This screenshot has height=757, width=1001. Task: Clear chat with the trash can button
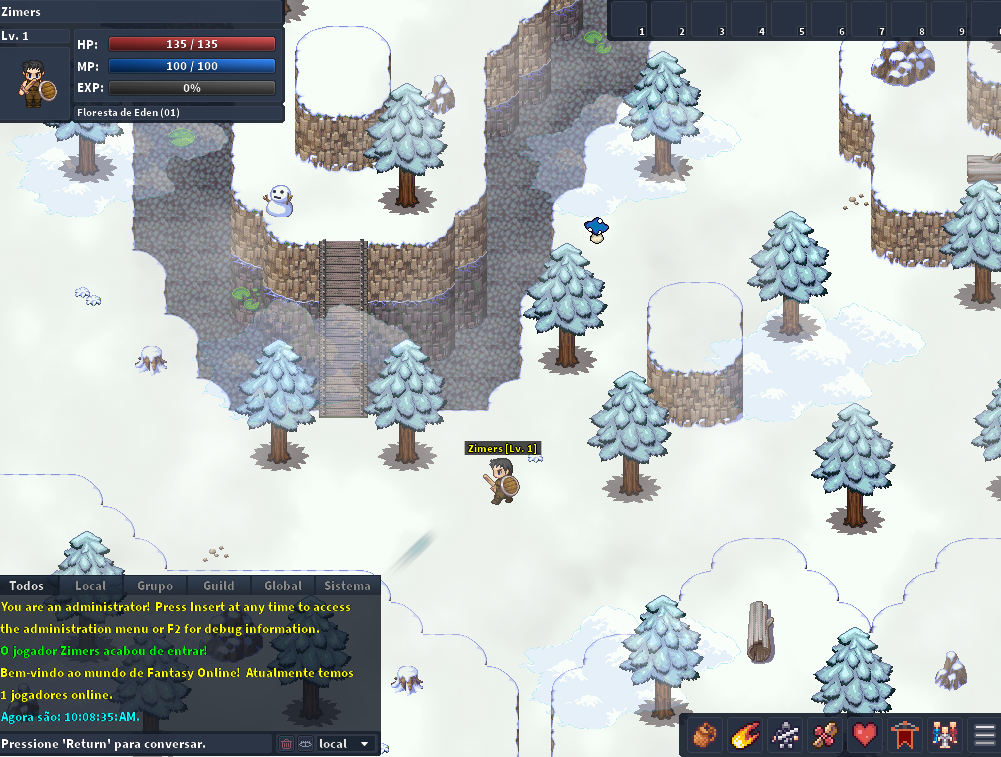(286, 744)
